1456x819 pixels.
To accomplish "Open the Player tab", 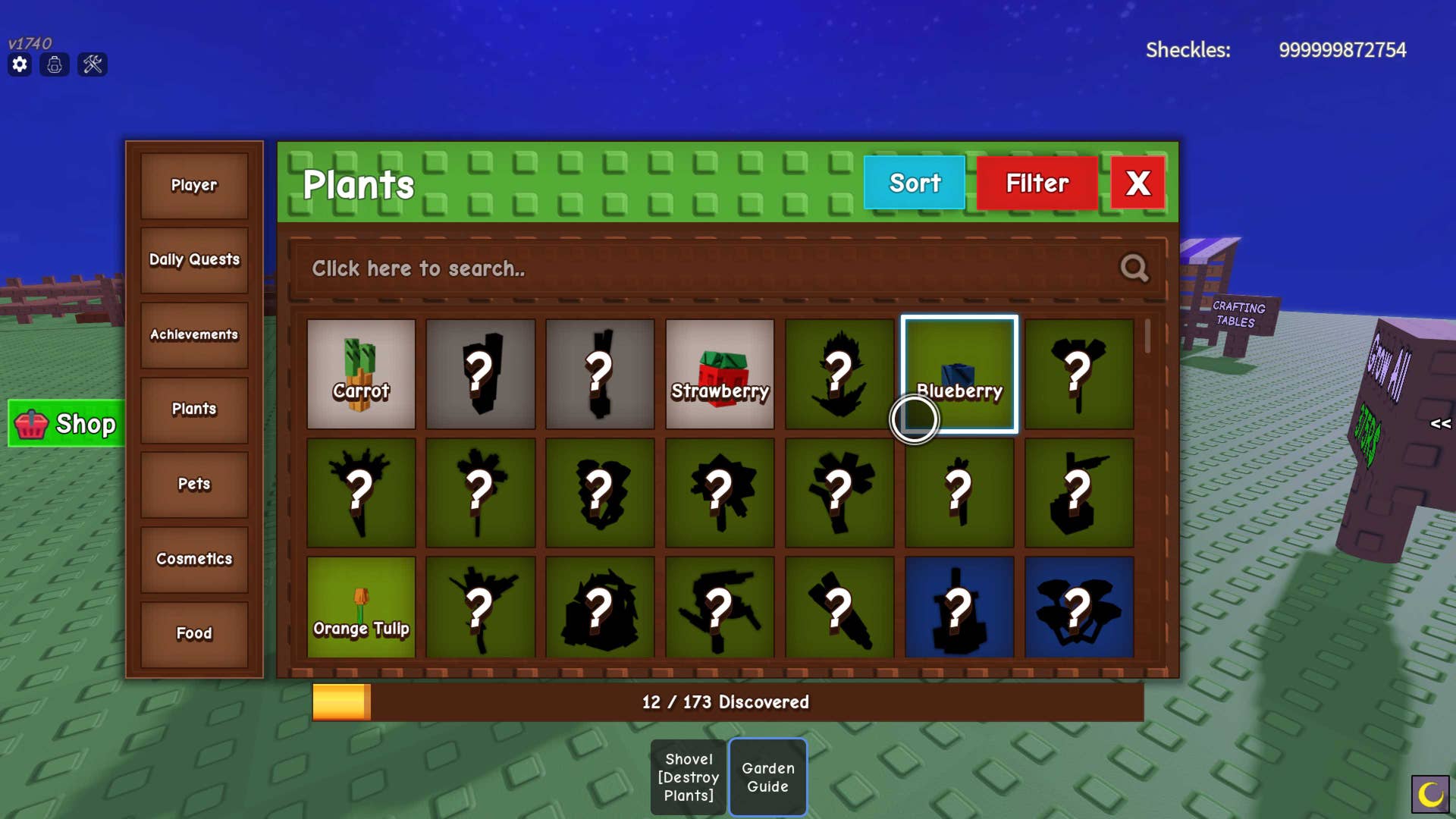I will coord(194,186).
